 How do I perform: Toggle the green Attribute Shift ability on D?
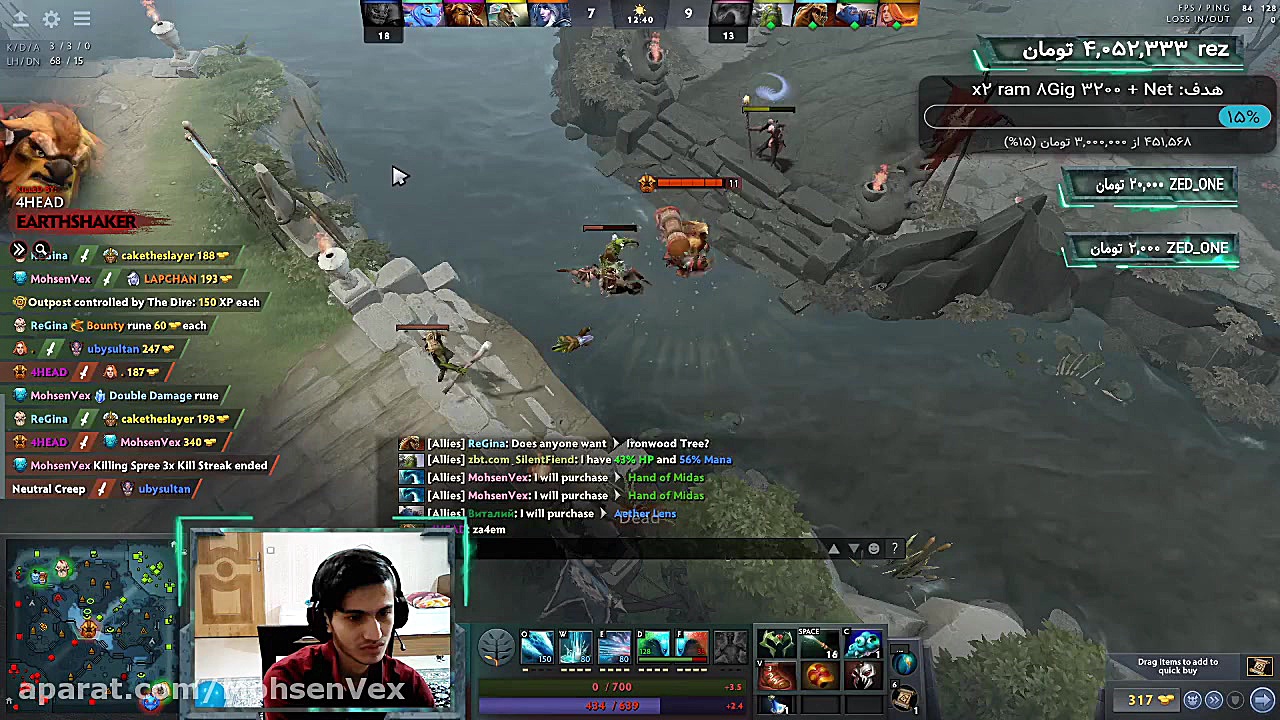pyautogui.click(x=653, y=647)
